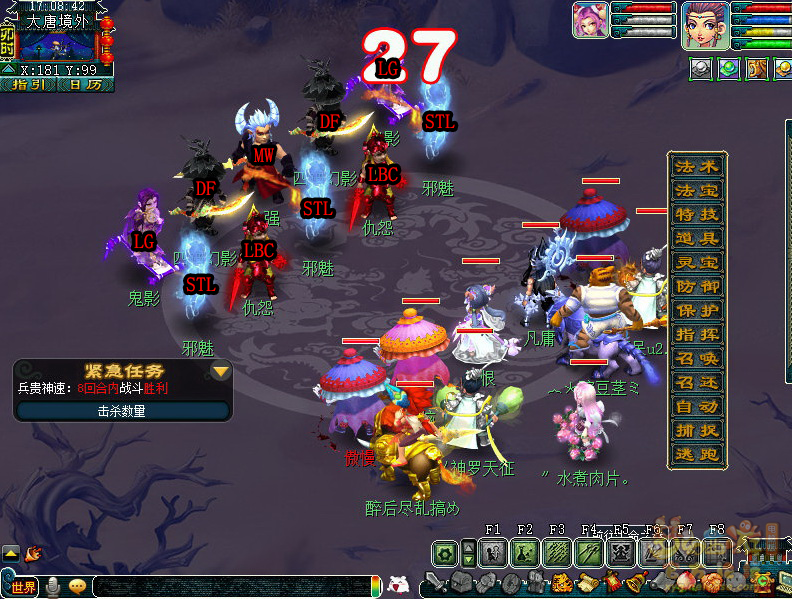Choose 法术 (Spell) in the battle menu
Viewport: 792px width, 599px height.
click(696, 166)
